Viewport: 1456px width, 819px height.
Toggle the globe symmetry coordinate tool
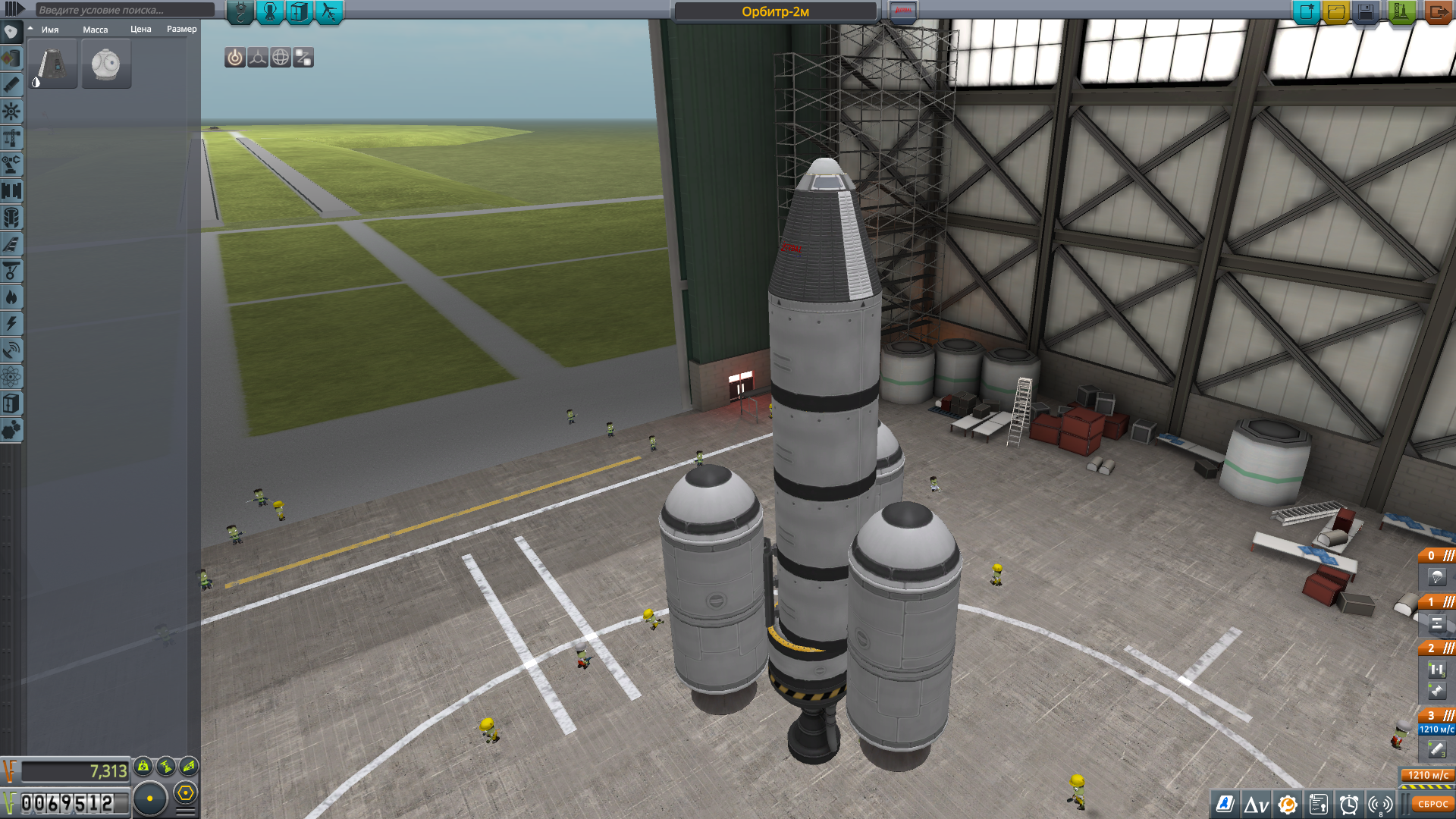pyautogui.click(x=281, y=58)
